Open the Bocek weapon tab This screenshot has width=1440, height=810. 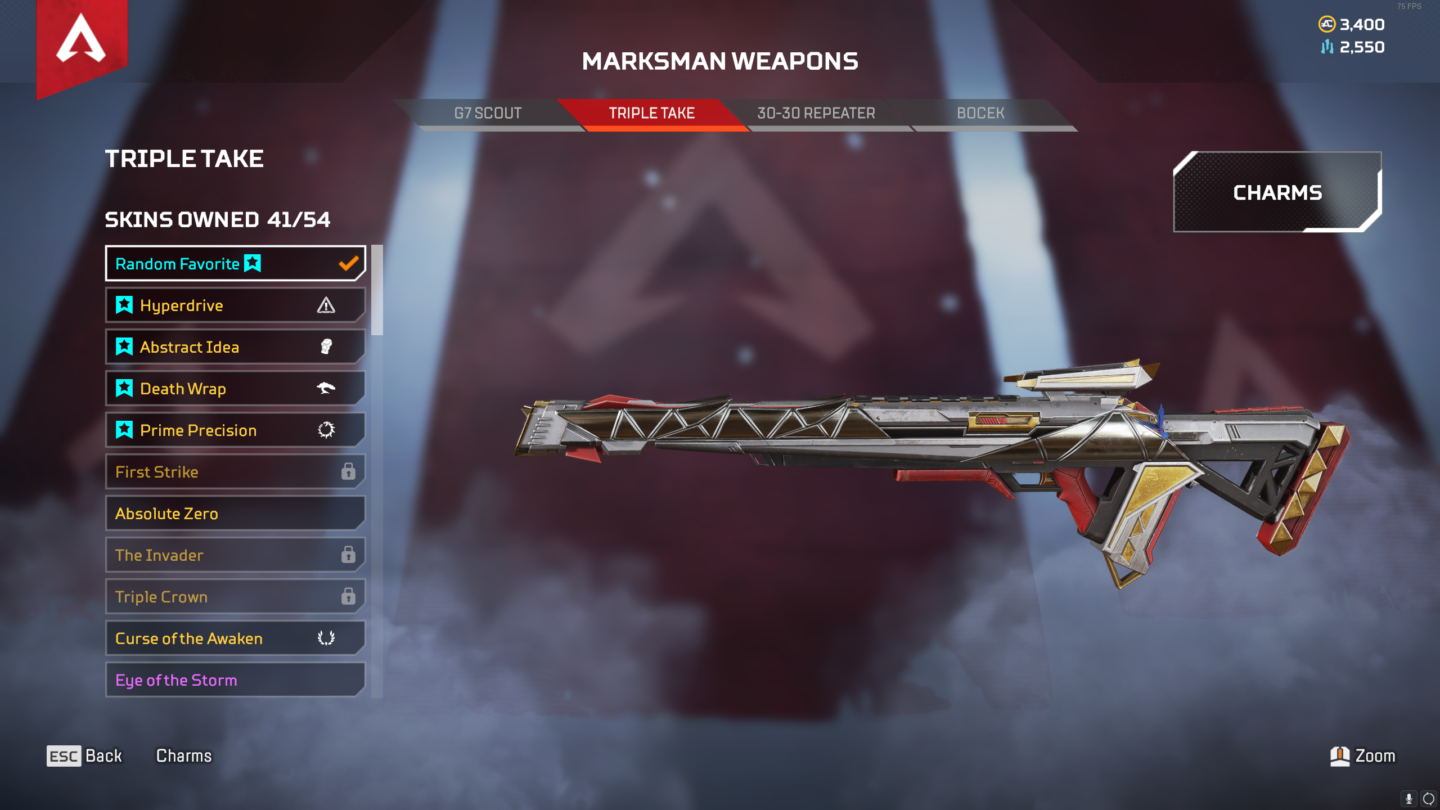(981, 113)
